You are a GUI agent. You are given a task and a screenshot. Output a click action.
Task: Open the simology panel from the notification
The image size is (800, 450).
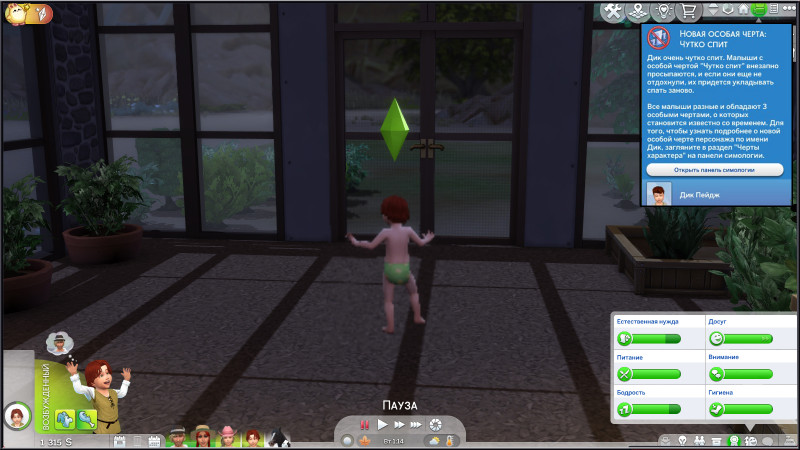[x=714, y=170]
